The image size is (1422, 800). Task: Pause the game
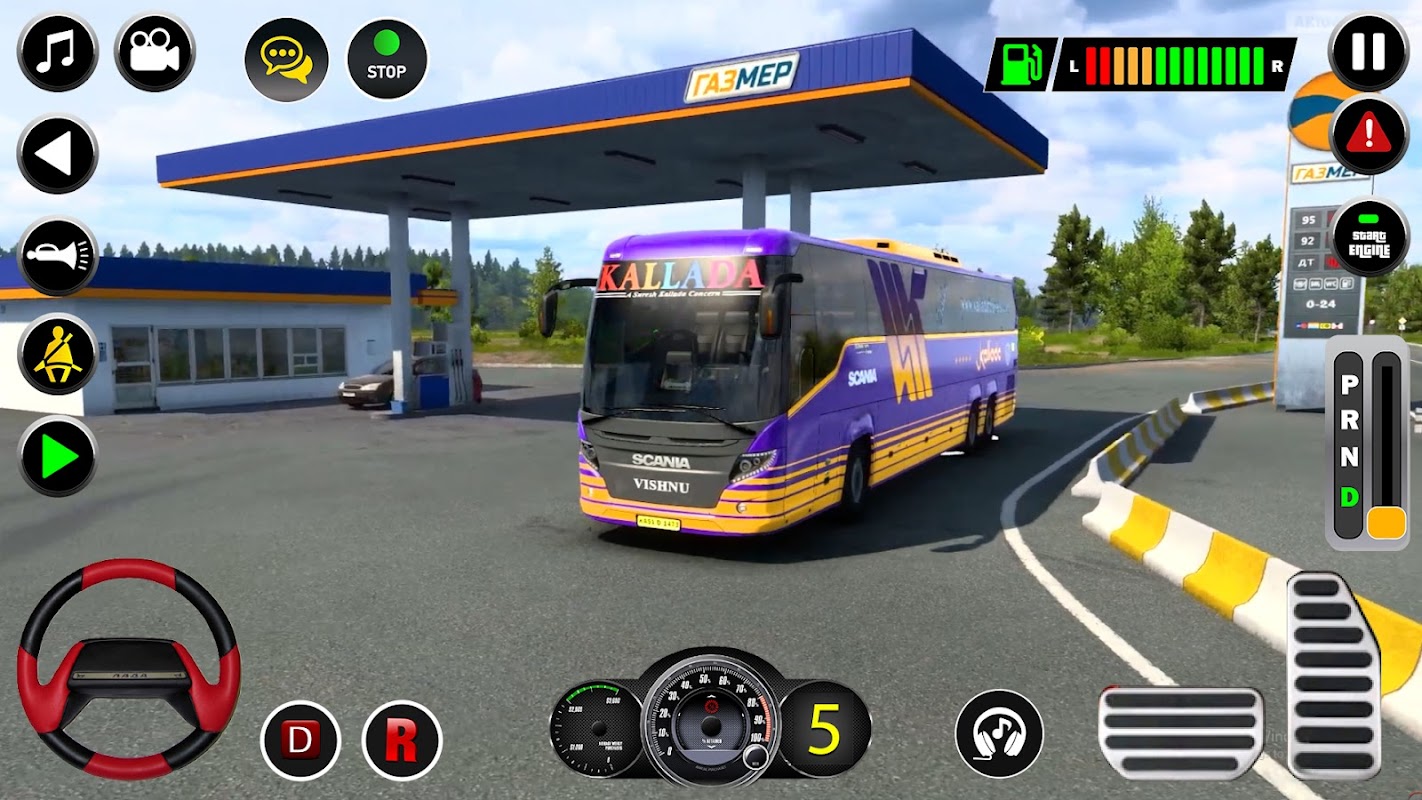click(x=1369, y=52)
